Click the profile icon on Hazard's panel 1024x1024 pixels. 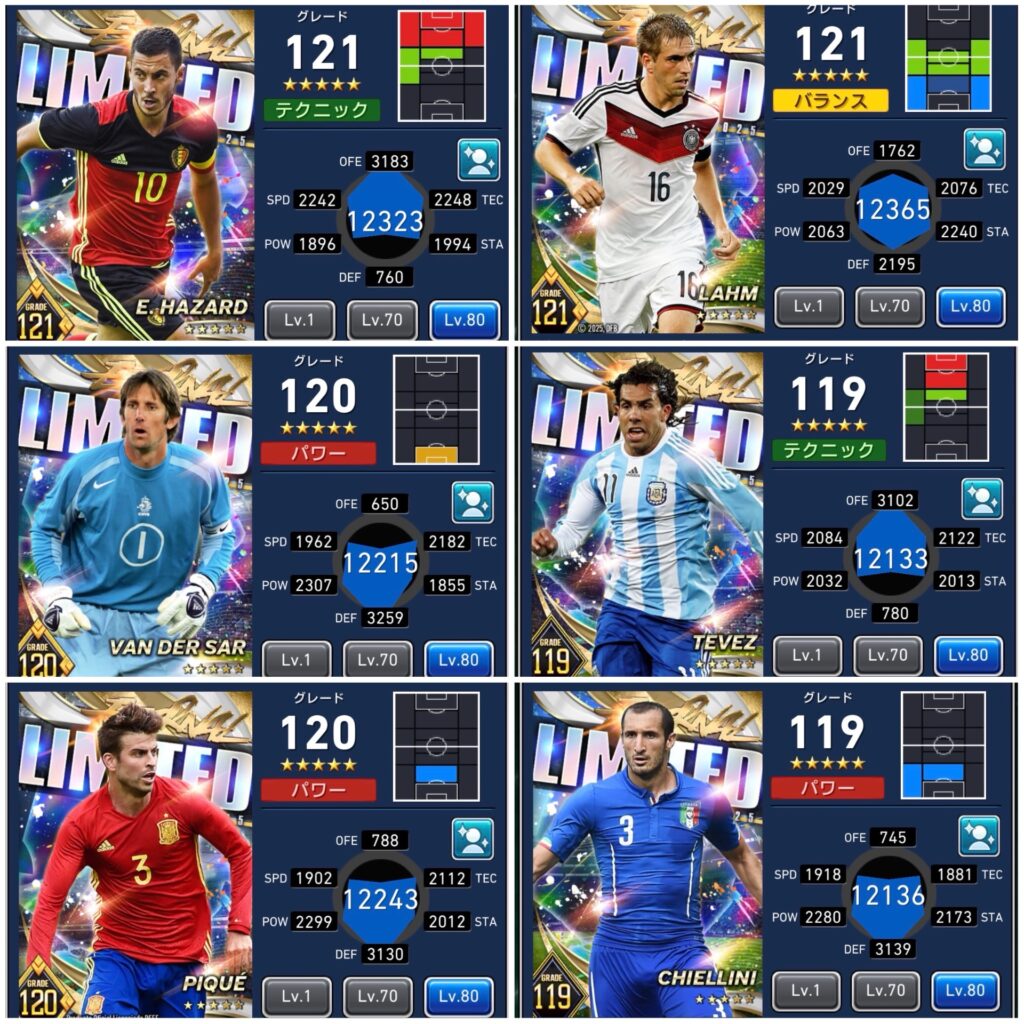pyautogui.click(x=478, y=160)
